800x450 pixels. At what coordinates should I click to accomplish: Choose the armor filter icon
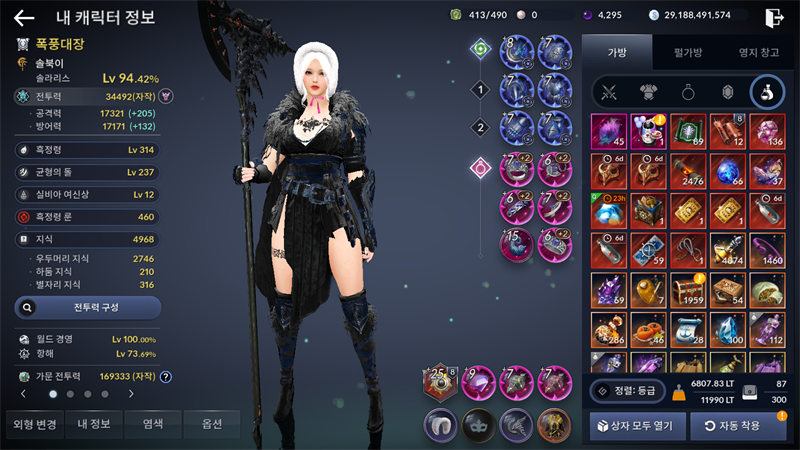(x=647, y=93)
